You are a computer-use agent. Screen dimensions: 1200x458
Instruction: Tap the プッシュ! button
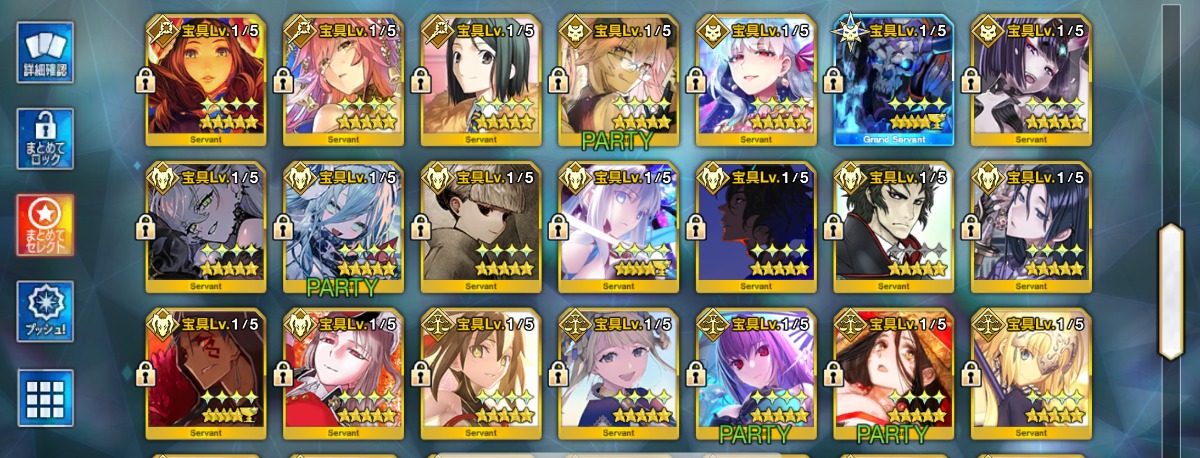45,311
